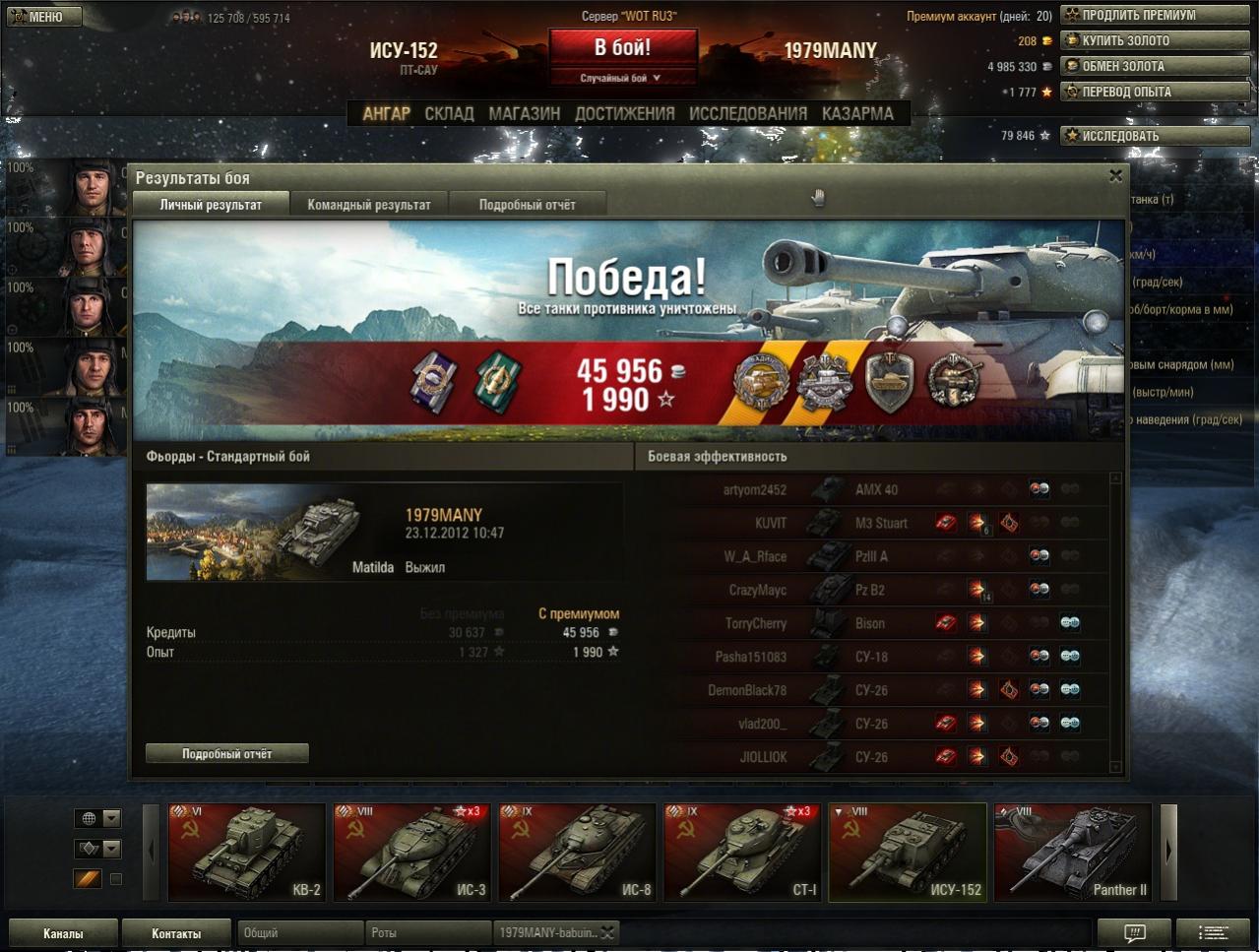
Task: Switch to the Командный результат tab
Action: pyautogui.click(x=369, y=205)
